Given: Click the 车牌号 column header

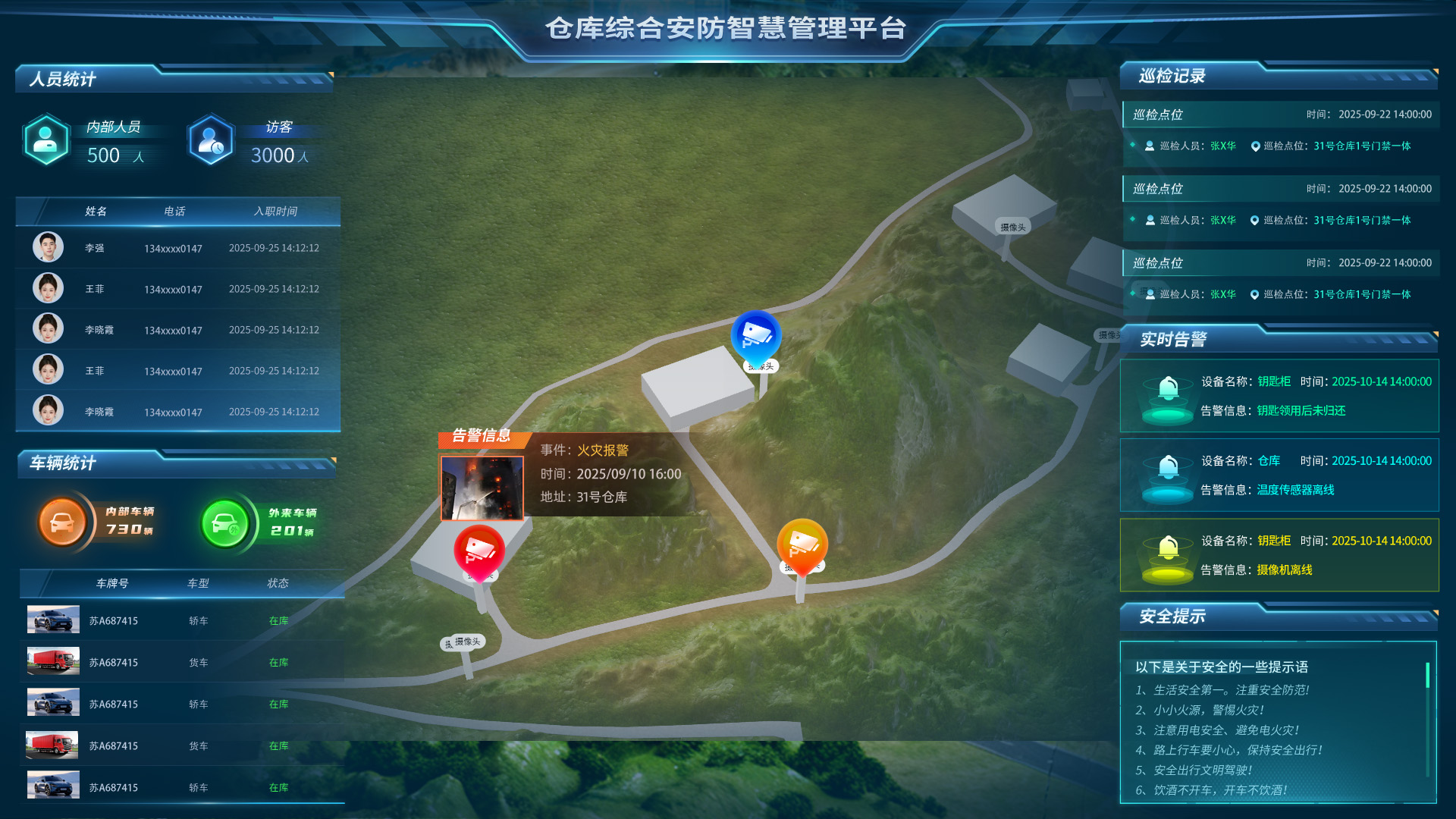Looking at the screenshot, I should pyautogui.click(x=112, y=583).
